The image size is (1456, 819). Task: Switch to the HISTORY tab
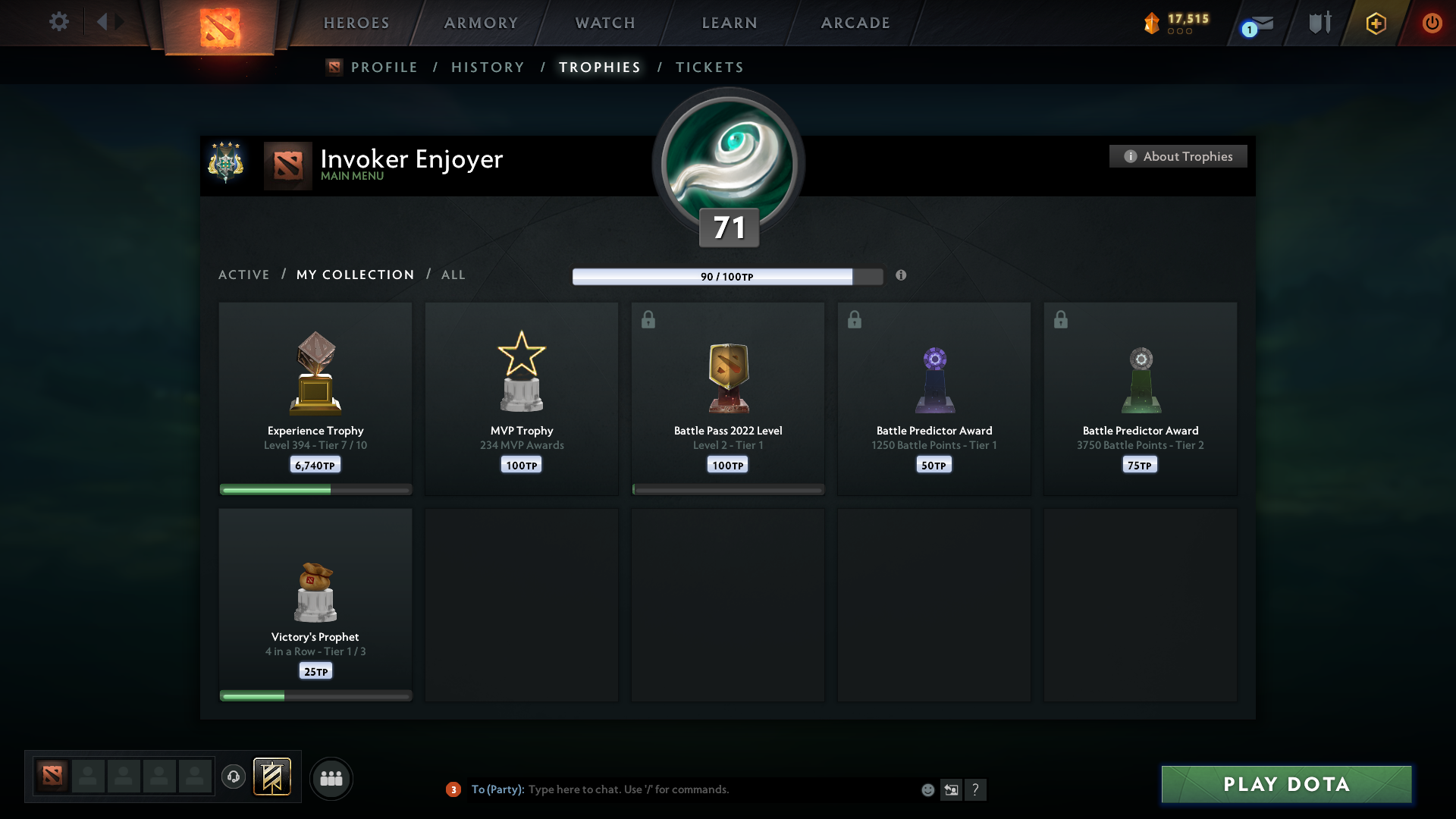click(x=487, y=67)
